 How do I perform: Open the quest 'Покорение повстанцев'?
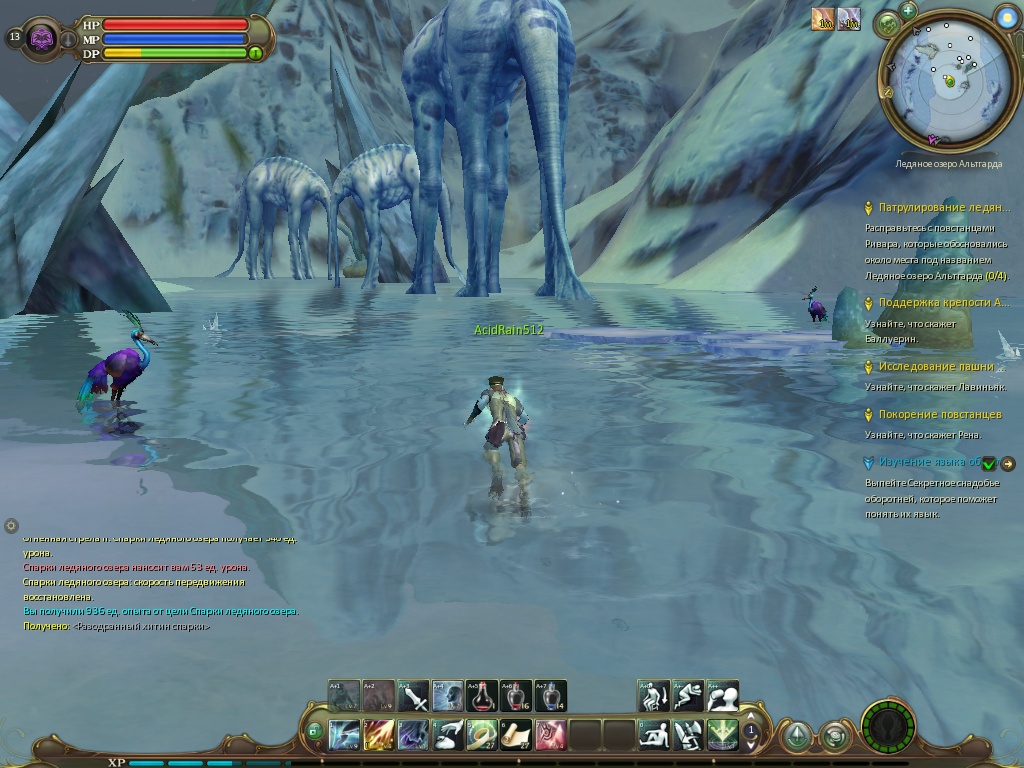pyautogui.click(x=939, y=414)
